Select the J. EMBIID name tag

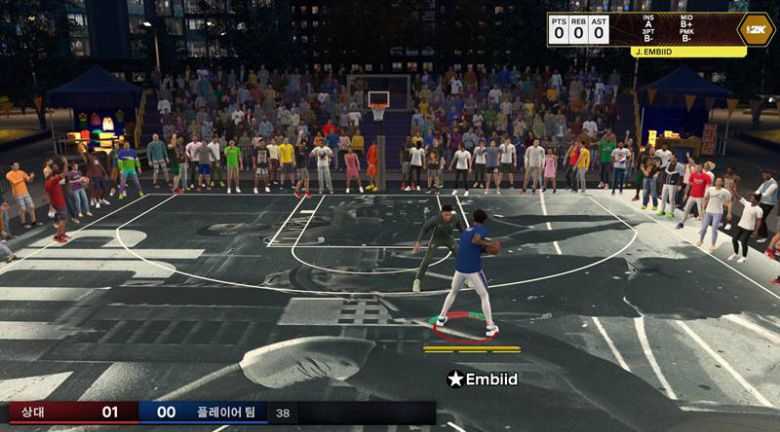coord(689,51)
